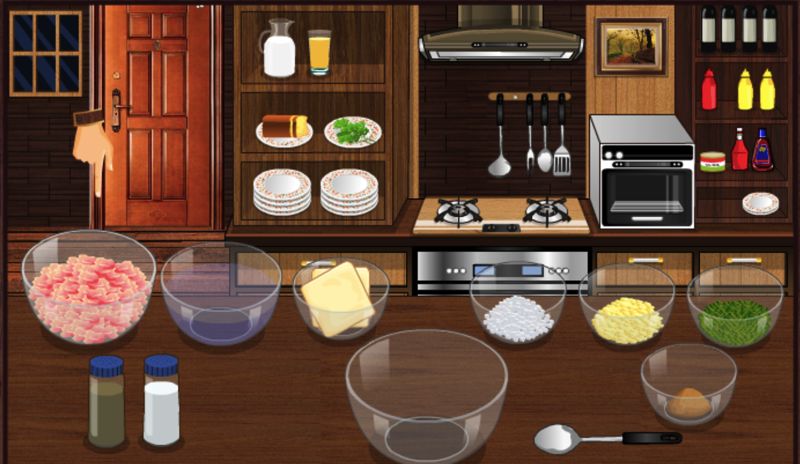Choose the bowl with butter slices

[x=340, y=298]
